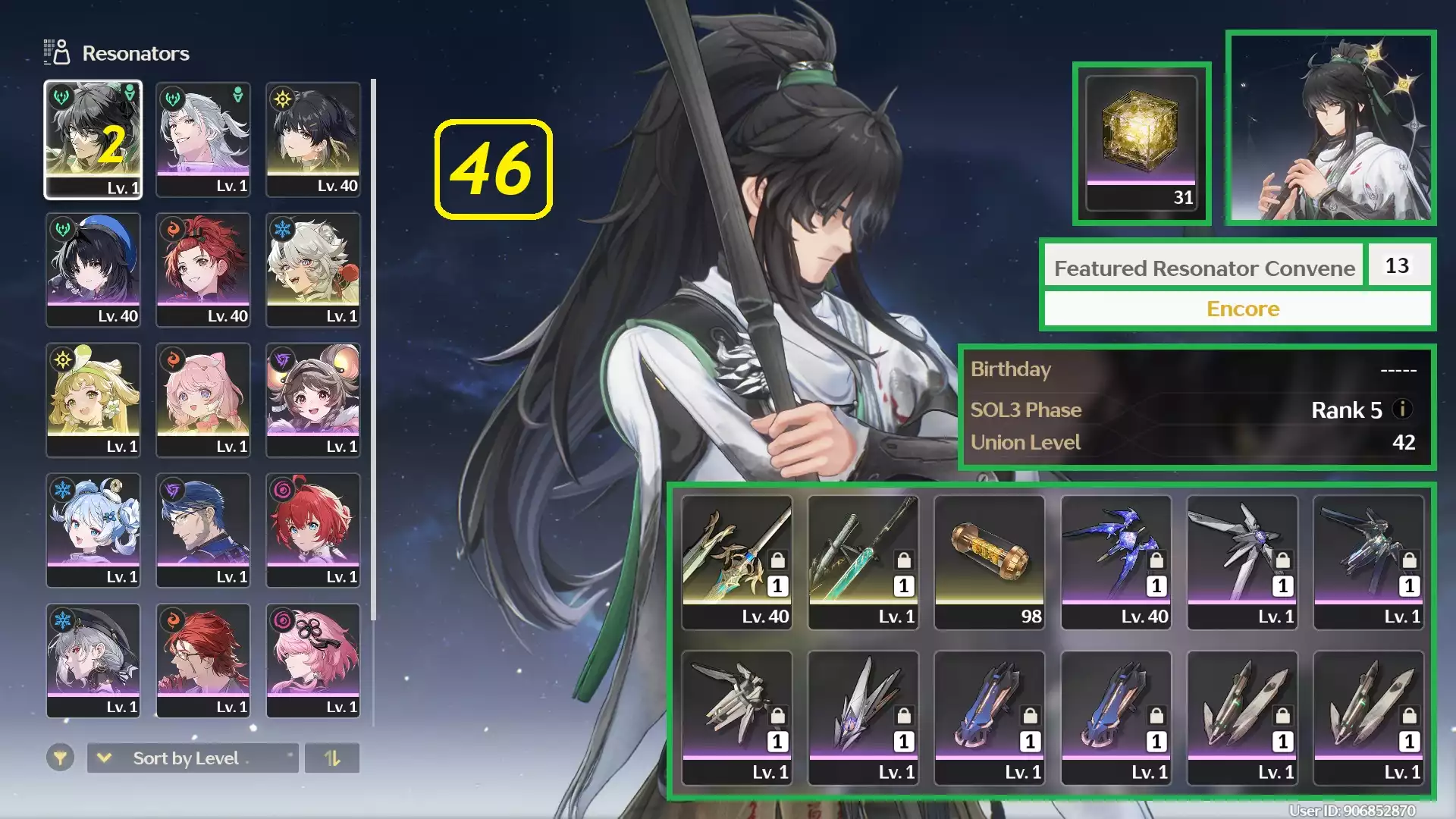Select the pink cat-eared resonator portrait
The image size is (1456, 819).
pyautogui.click(x=202, y=400)
